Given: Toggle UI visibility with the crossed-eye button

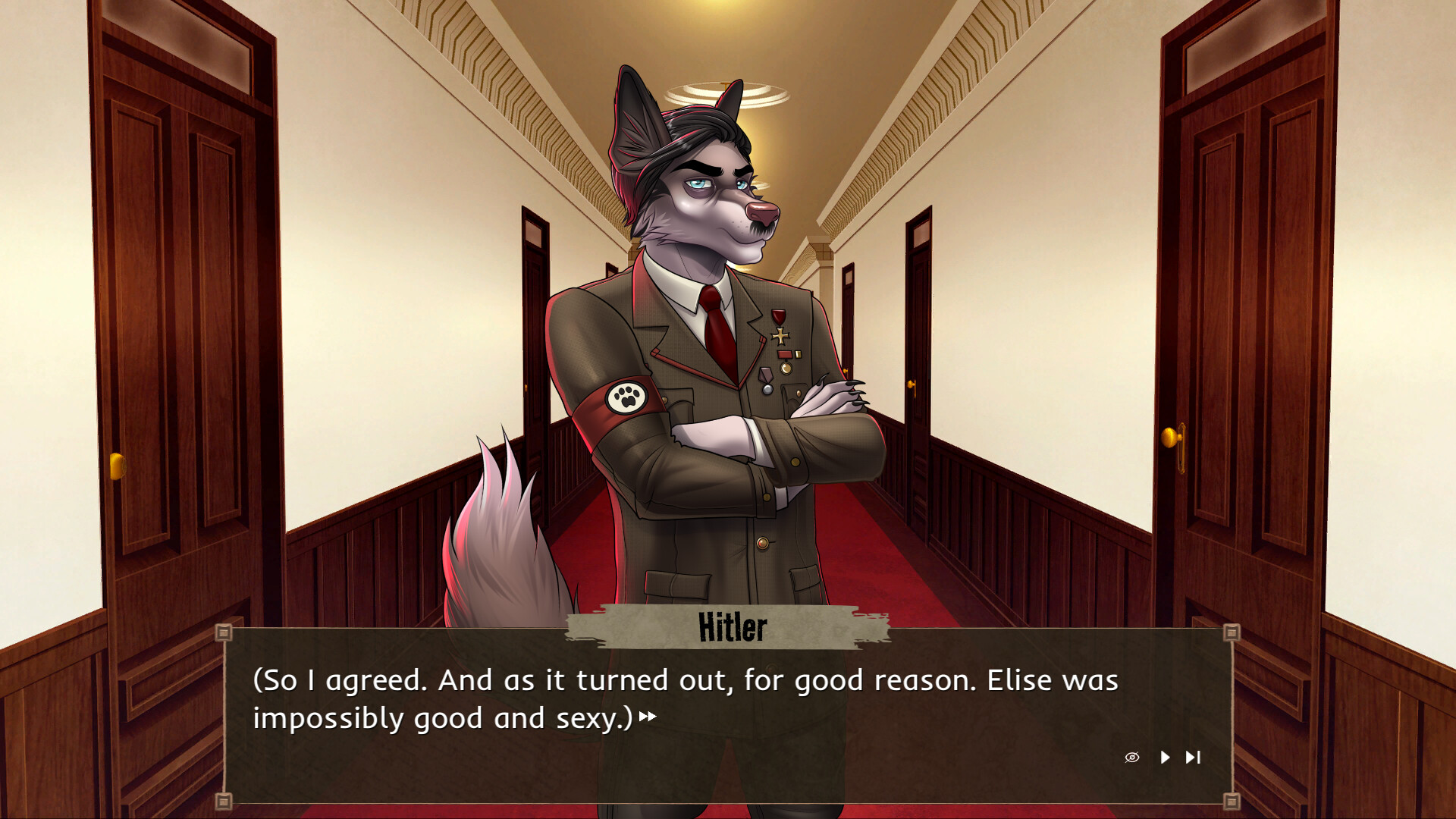Looking at the screenshot, I should tap(1131, 757).
